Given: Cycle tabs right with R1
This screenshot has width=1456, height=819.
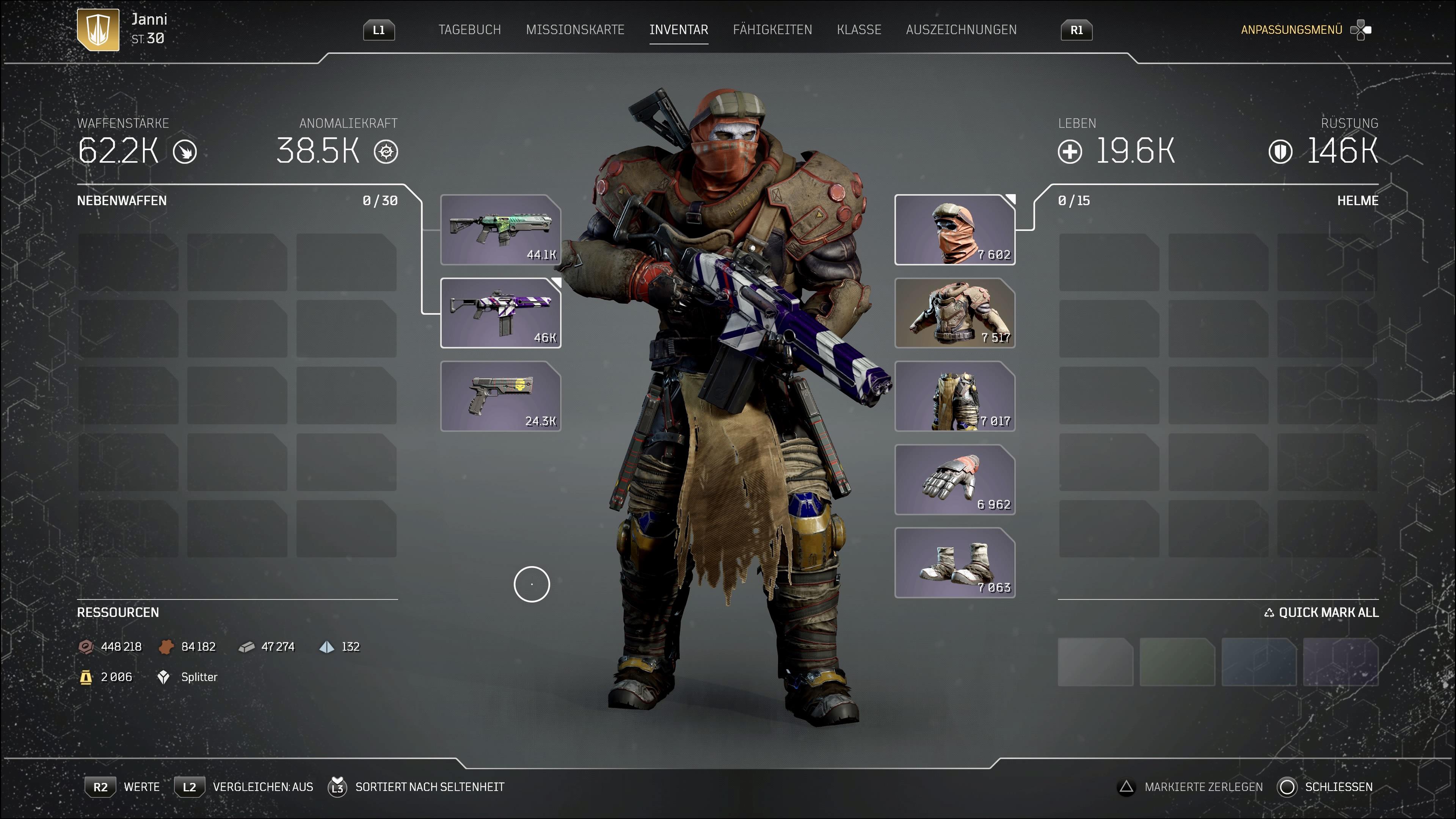Looking at the screenshot, I should [1076, 30].
